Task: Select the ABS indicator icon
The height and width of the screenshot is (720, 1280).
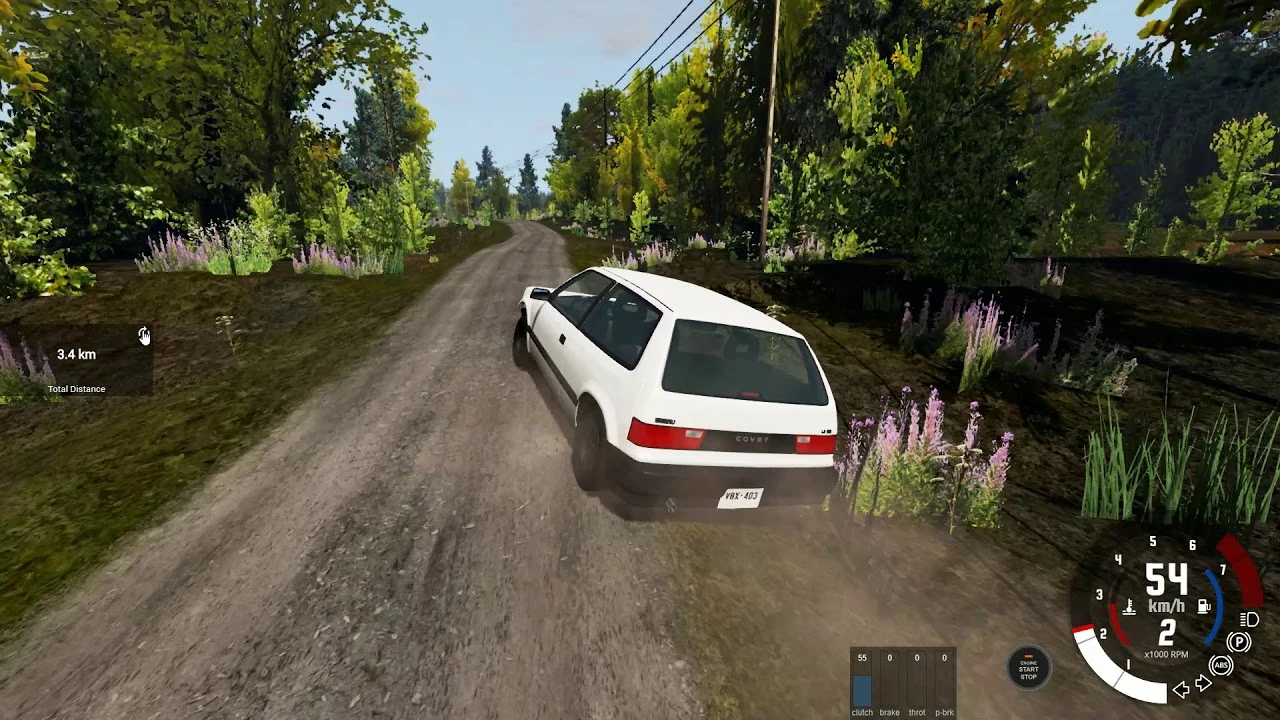Action: click(1221, 666)
